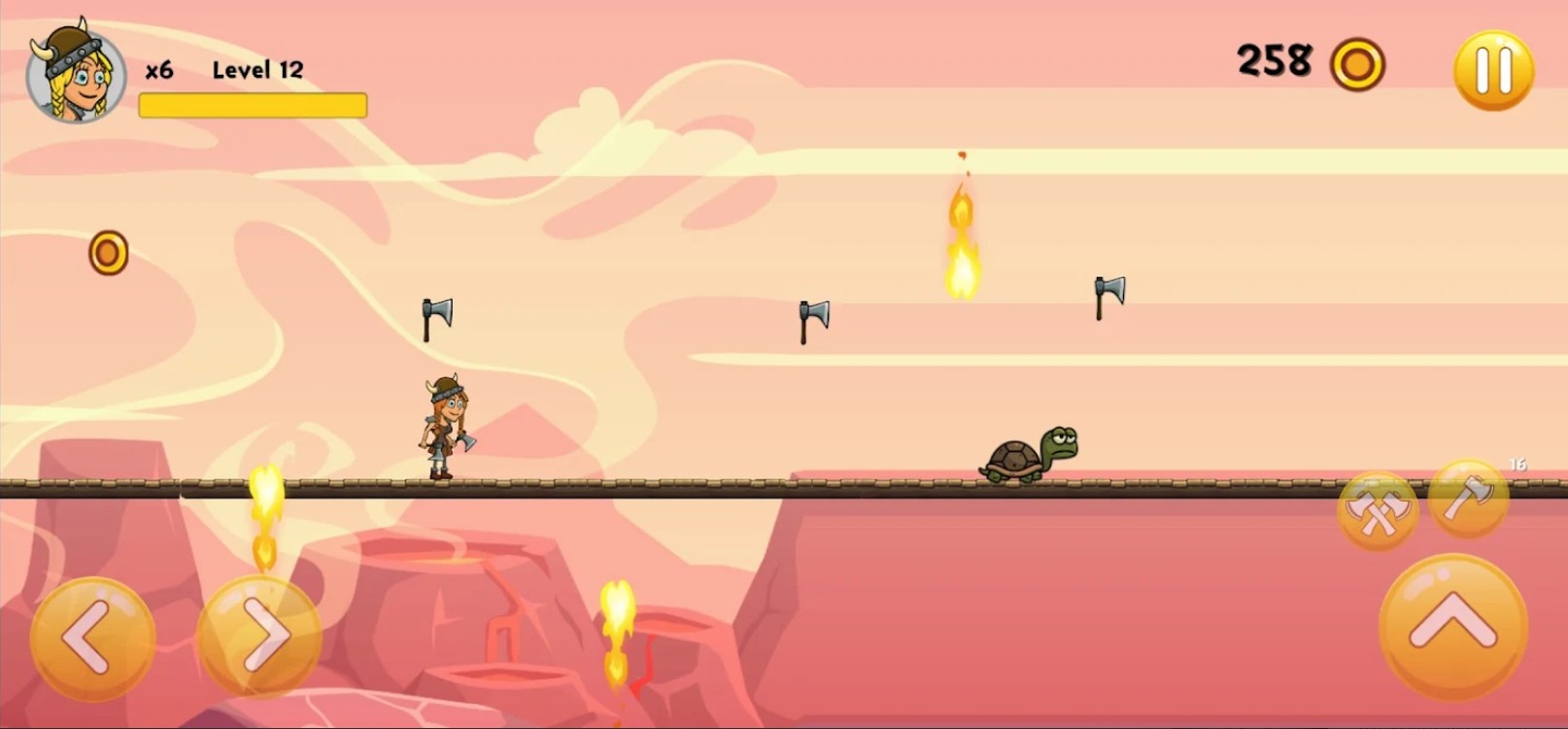Hit the jump up-arrow button
The height and width of the screenshot is (729, 1568).
pyautogui.click(x=1452, y=625)
